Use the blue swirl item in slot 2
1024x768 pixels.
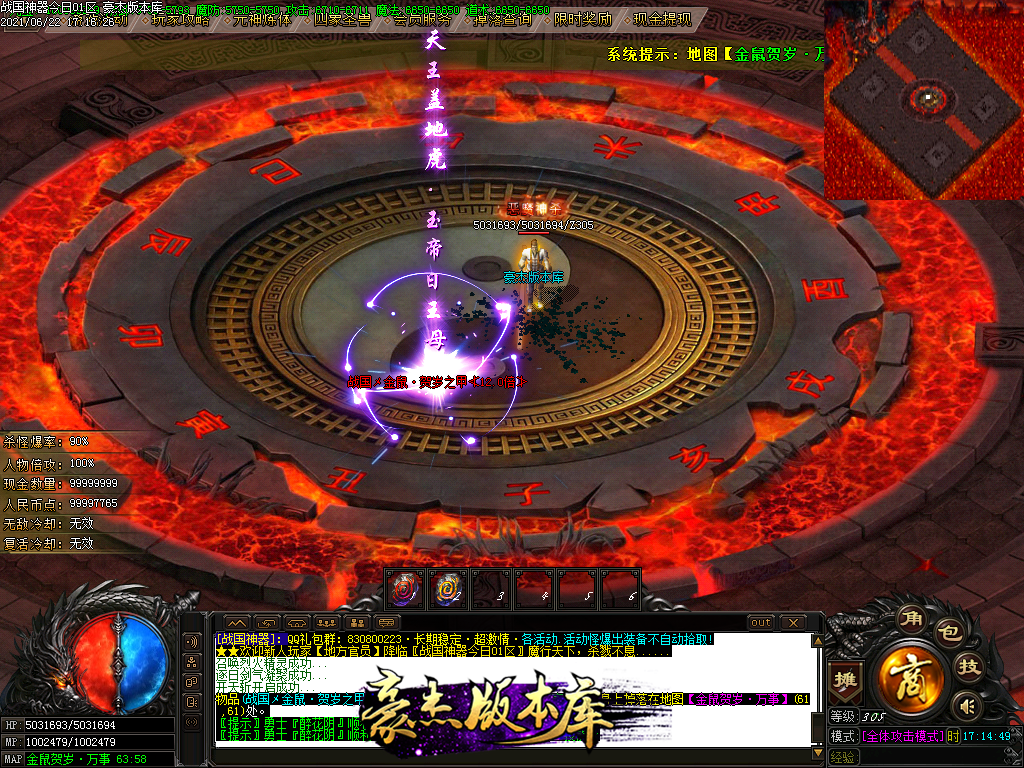point(447,589)
